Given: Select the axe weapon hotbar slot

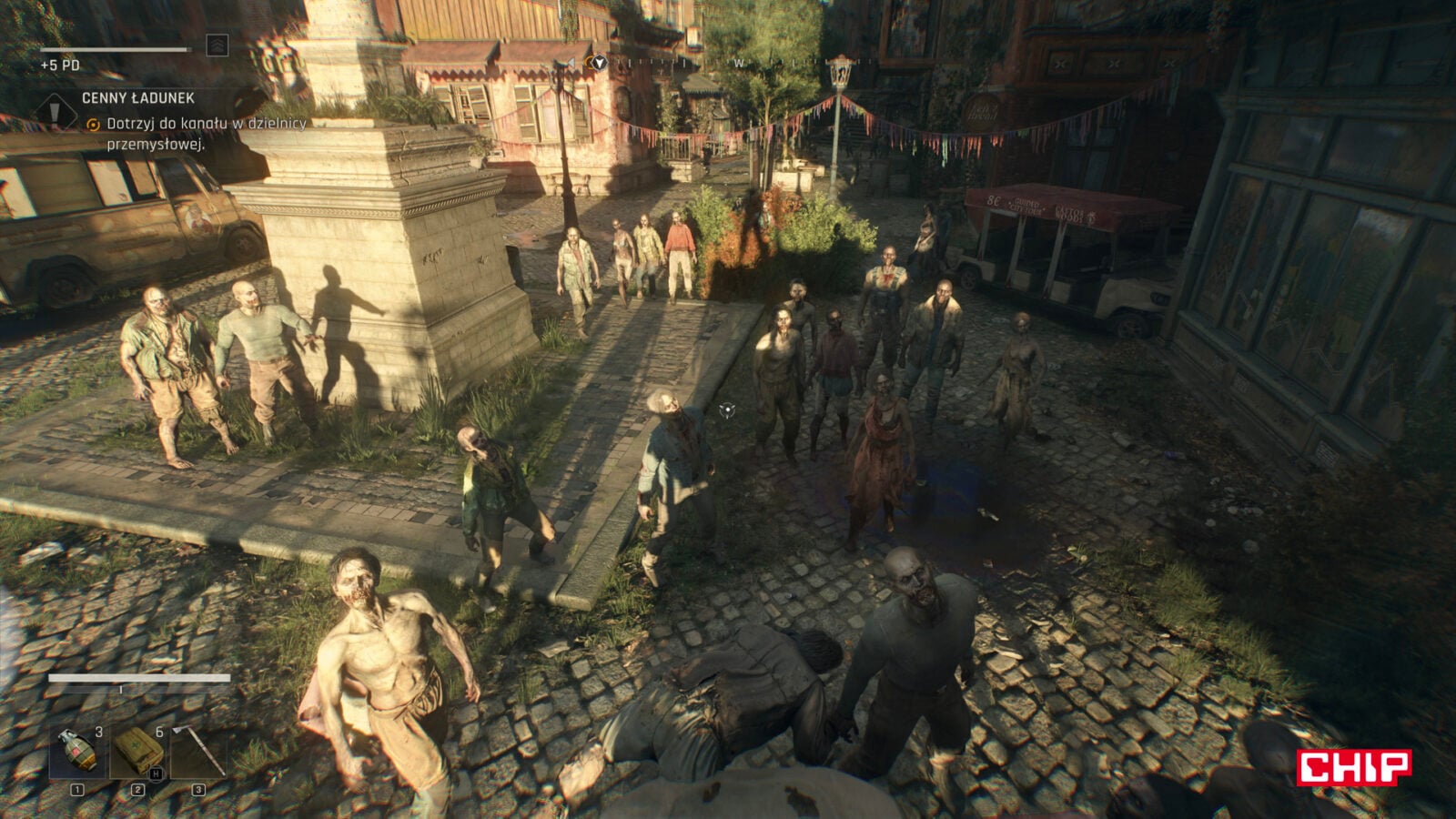Looking at the screenshot, I should point(199,753).
